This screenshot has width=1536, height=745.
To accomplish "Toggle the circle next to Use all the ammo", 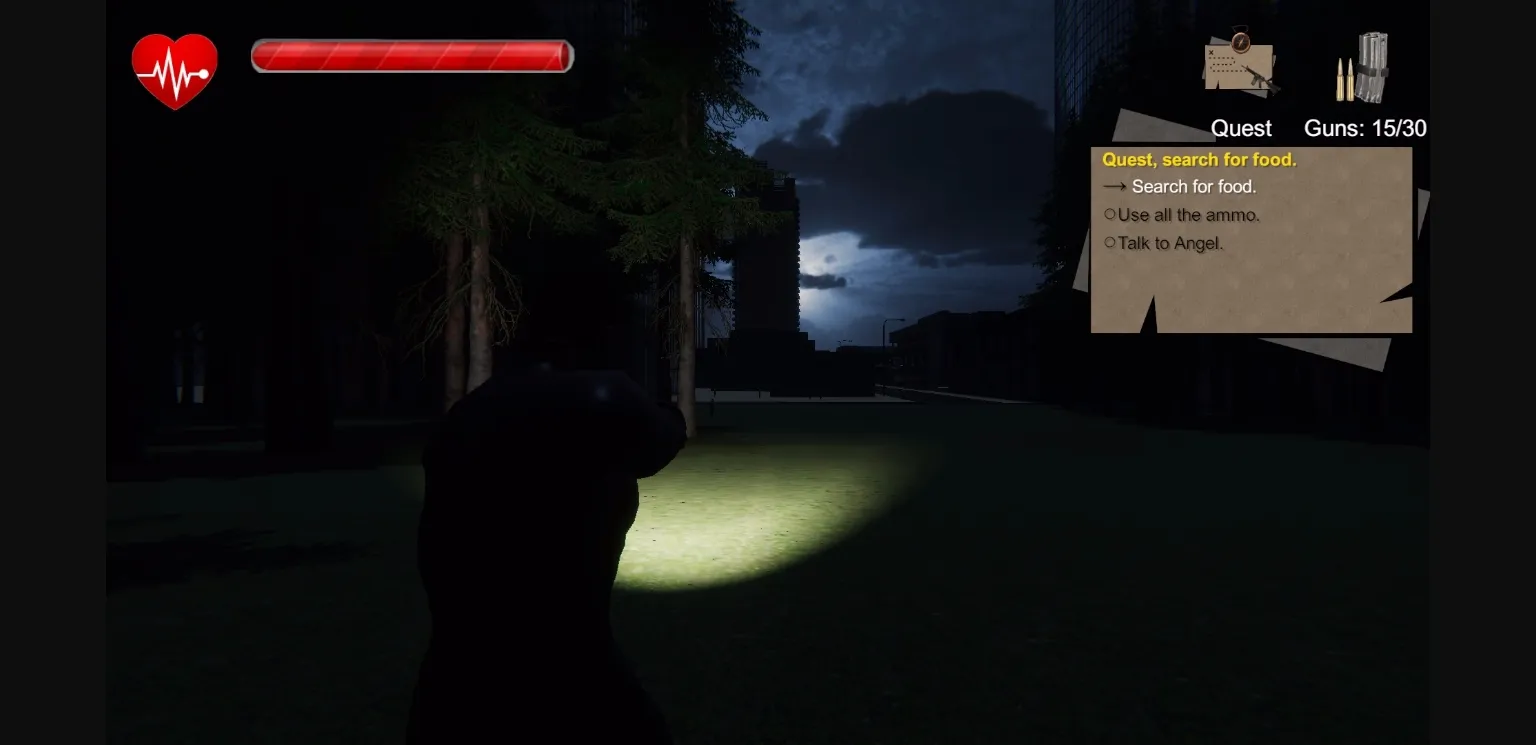I will click(x=1110, y=213).
